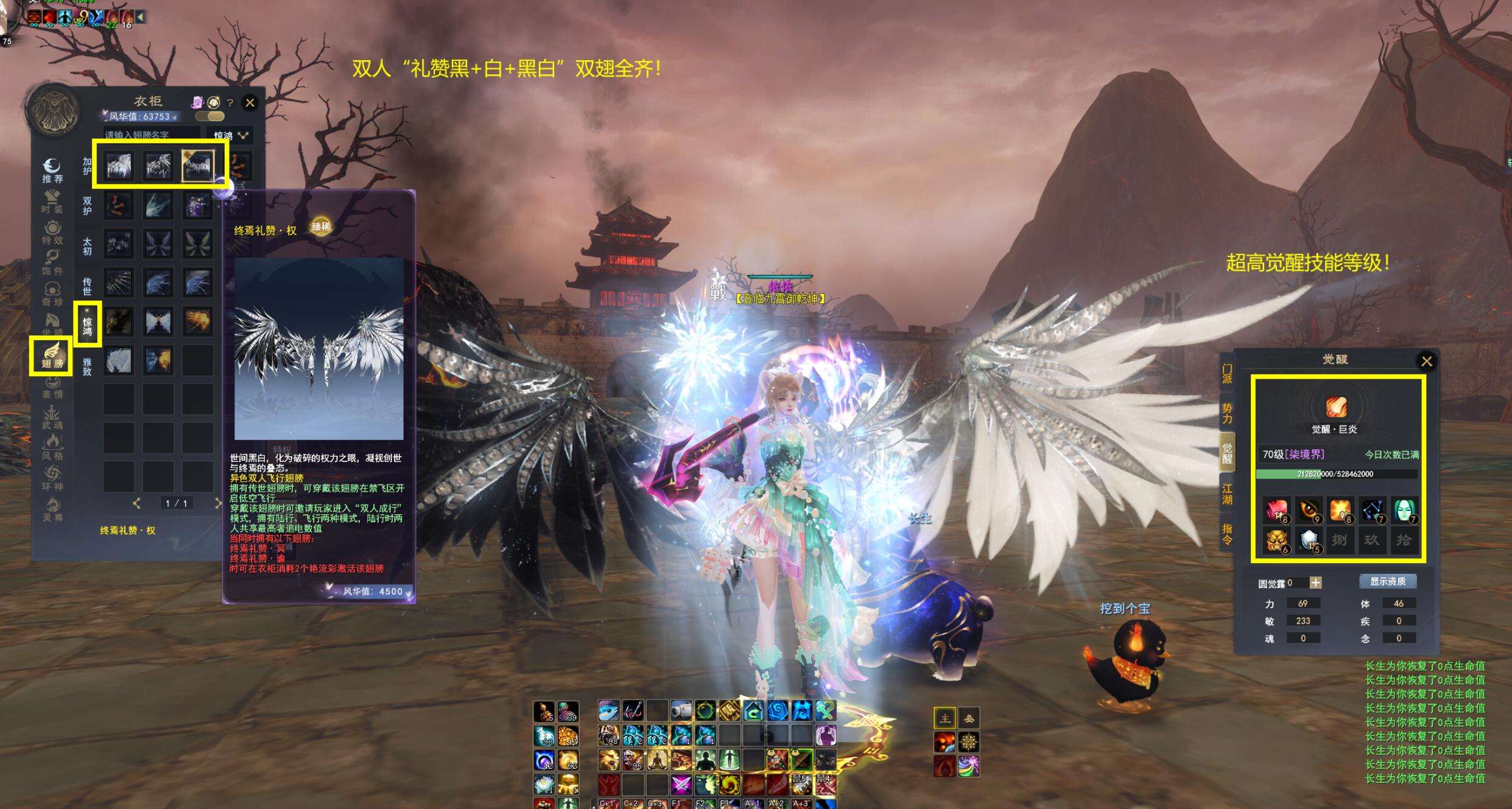The image size is (1512, 809).
Task: Select the 翅膀 wings category
Action: 52,355
